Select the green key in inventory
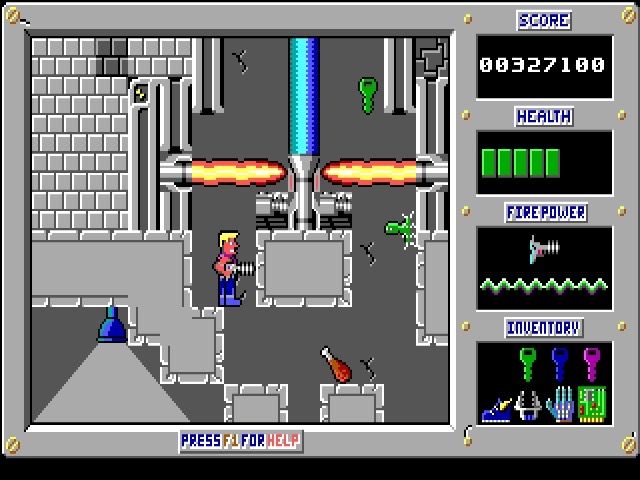This screenshot has width=640, height=480. coord(529,361)
